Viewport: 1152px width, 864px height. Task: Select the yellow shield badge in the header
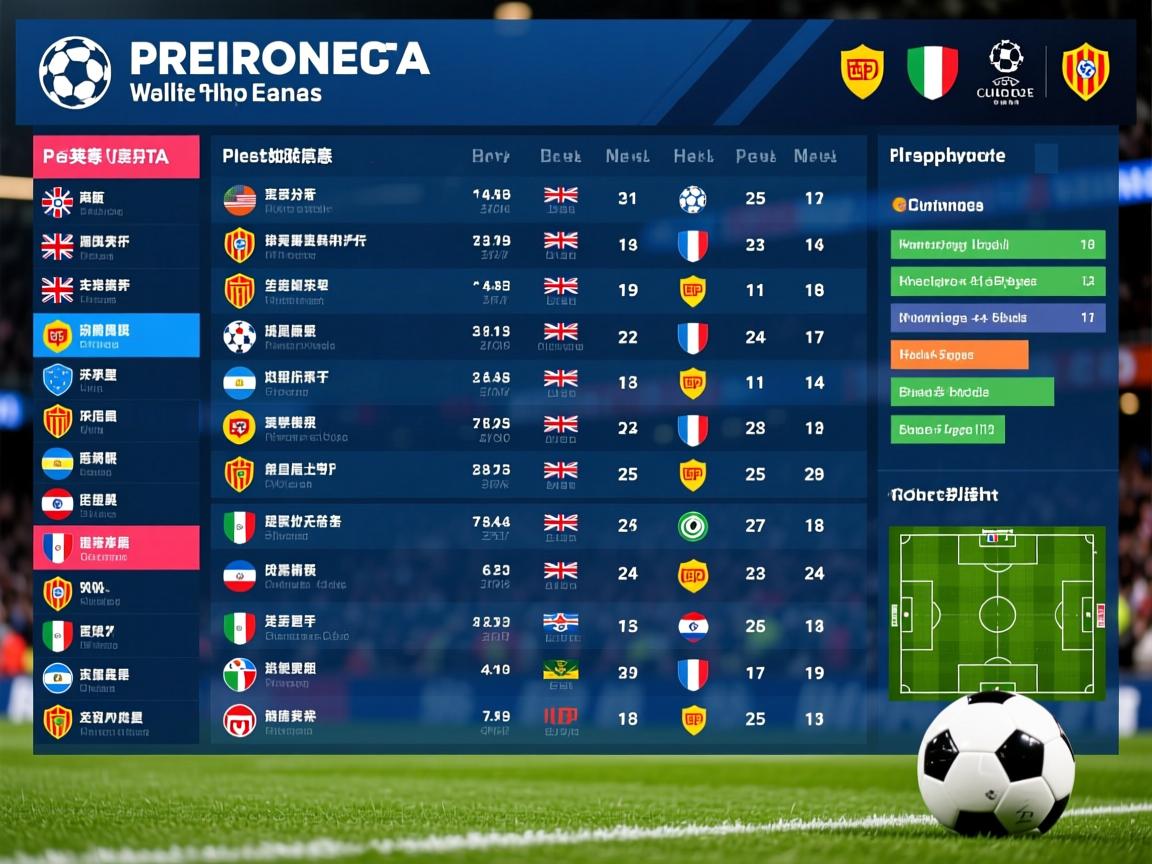(861, 71)
